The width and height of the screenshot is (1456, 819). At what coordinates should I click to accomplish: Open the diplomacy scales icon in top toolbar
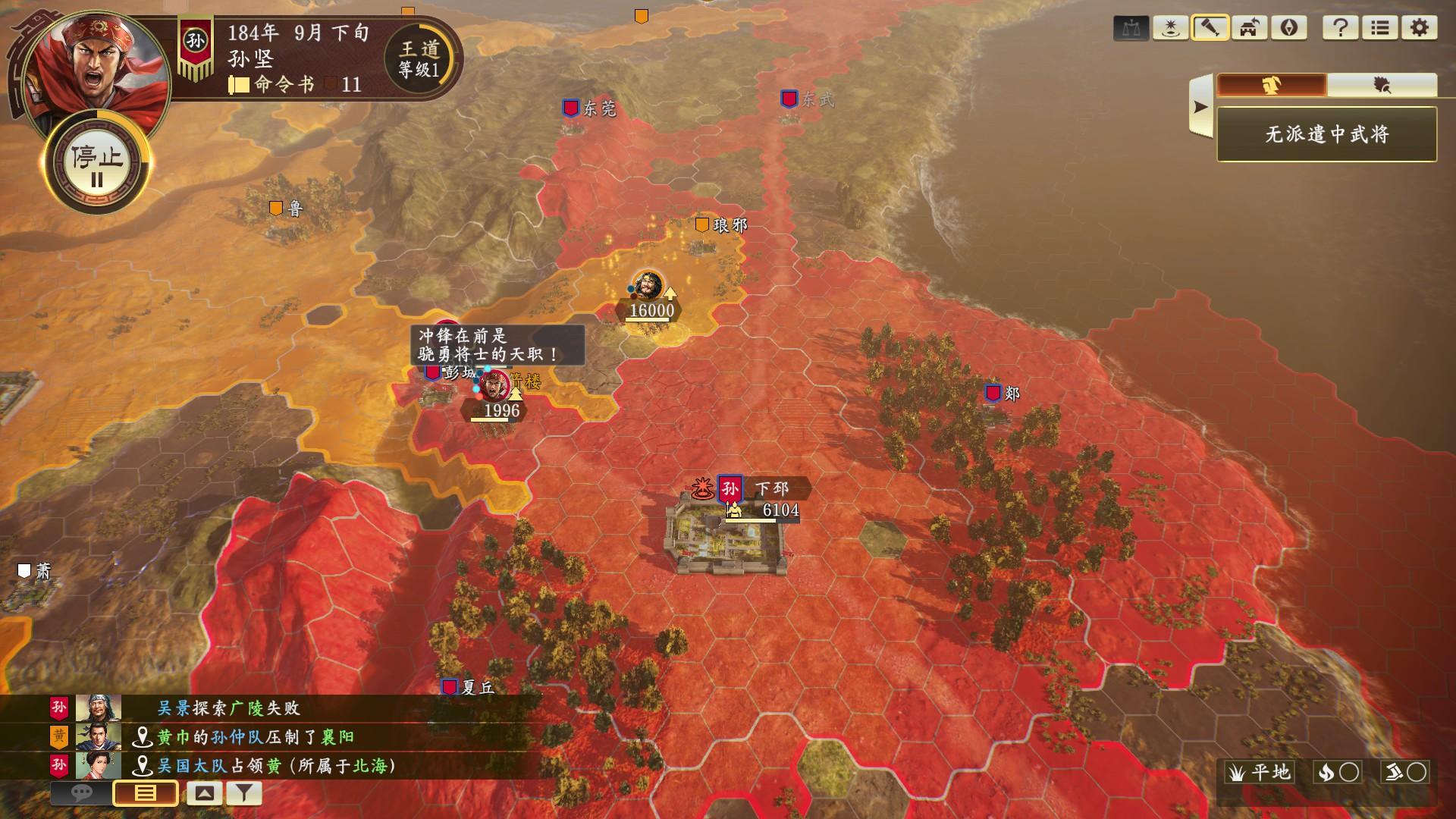pyautogui.click(x=1131, y=29)
